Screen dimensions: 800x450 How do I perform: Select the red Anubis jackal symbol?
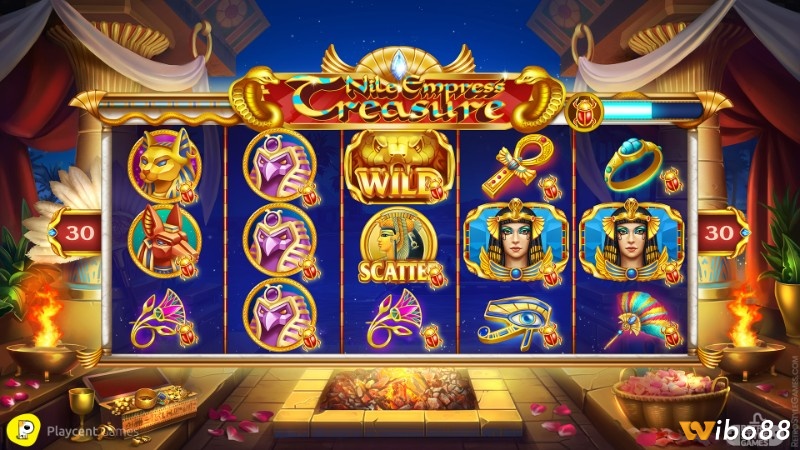pos(163,239)
